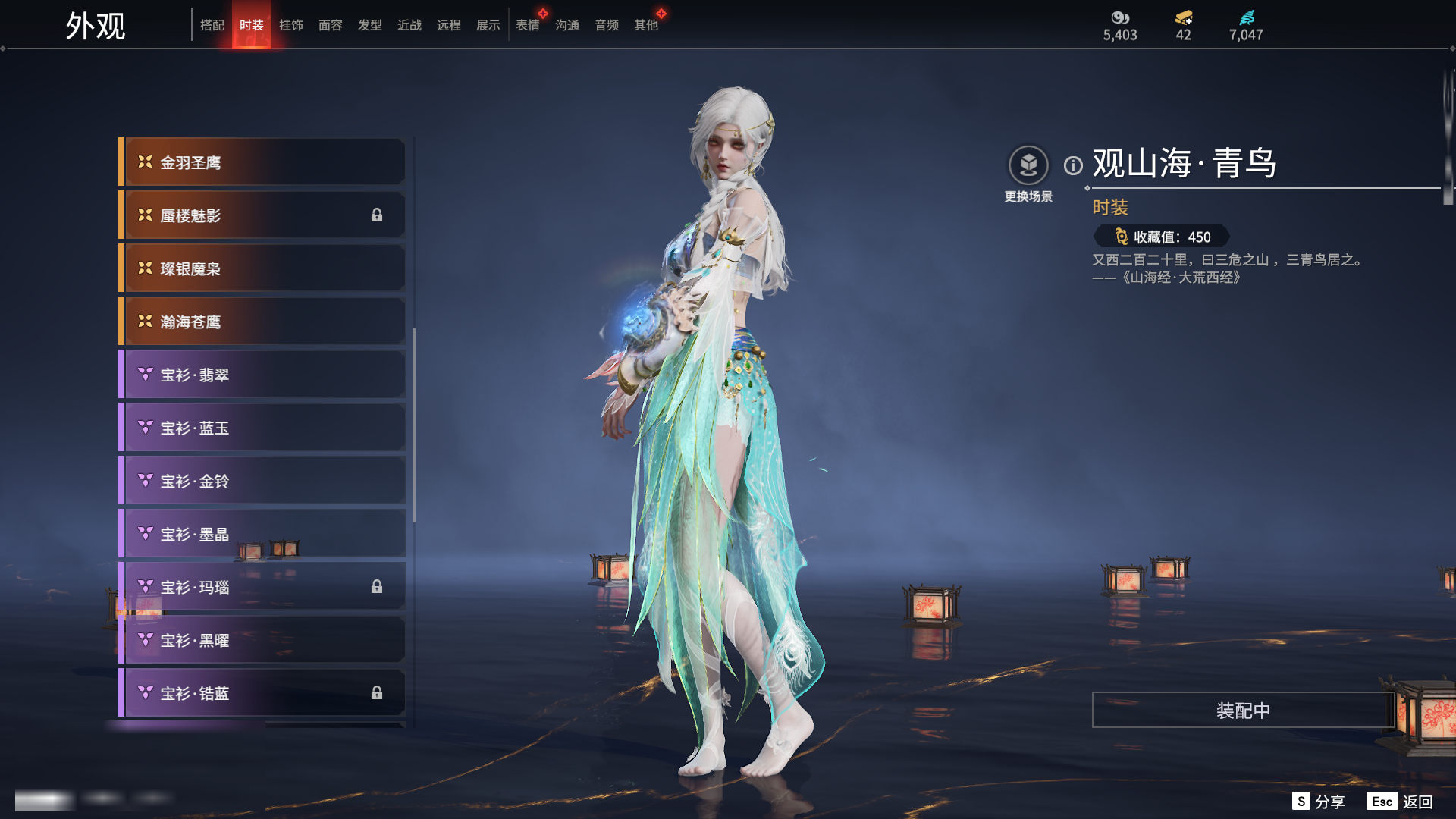The image size is (1456, 819).
Task: Open the info icon beside 观山海·青鸟
Action: (x=1073, y=165)
